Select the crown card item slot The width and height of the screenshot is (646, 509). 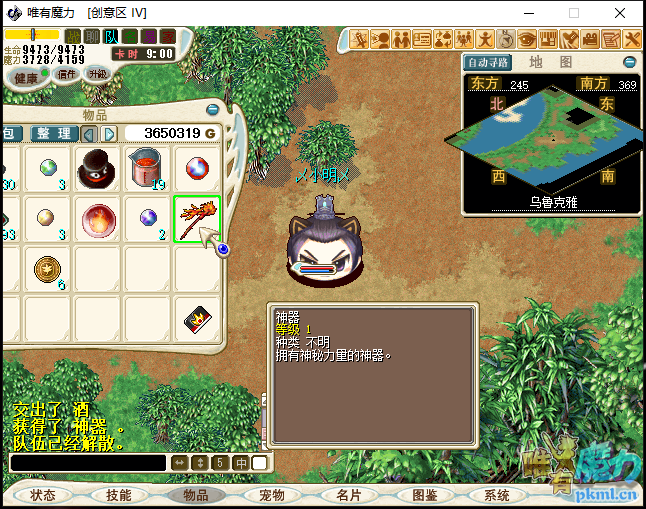coord(196,318)
